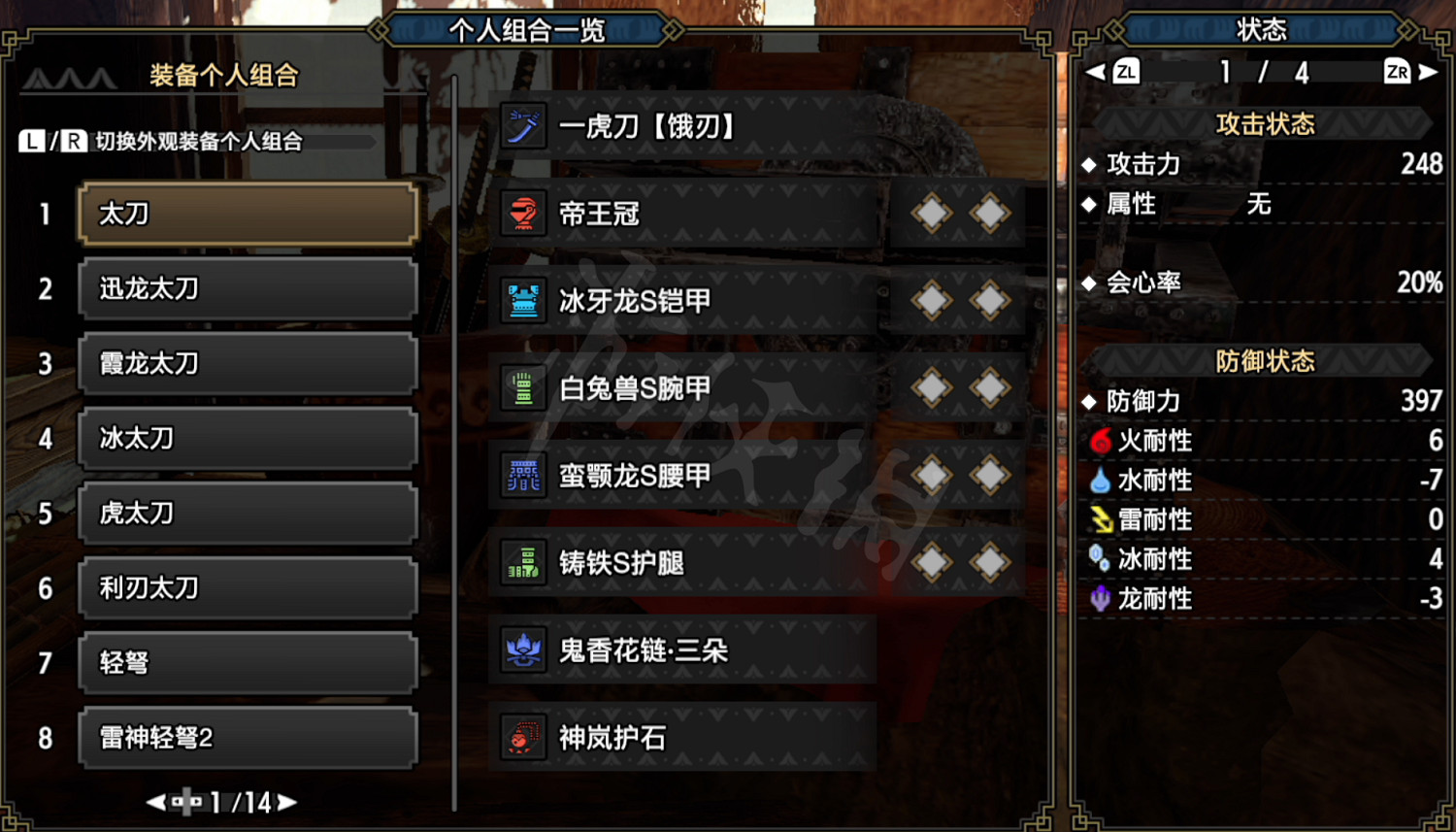Select loadout 2 迅龙太刀
1456x832 pixels.
click(x=248, y=288)
